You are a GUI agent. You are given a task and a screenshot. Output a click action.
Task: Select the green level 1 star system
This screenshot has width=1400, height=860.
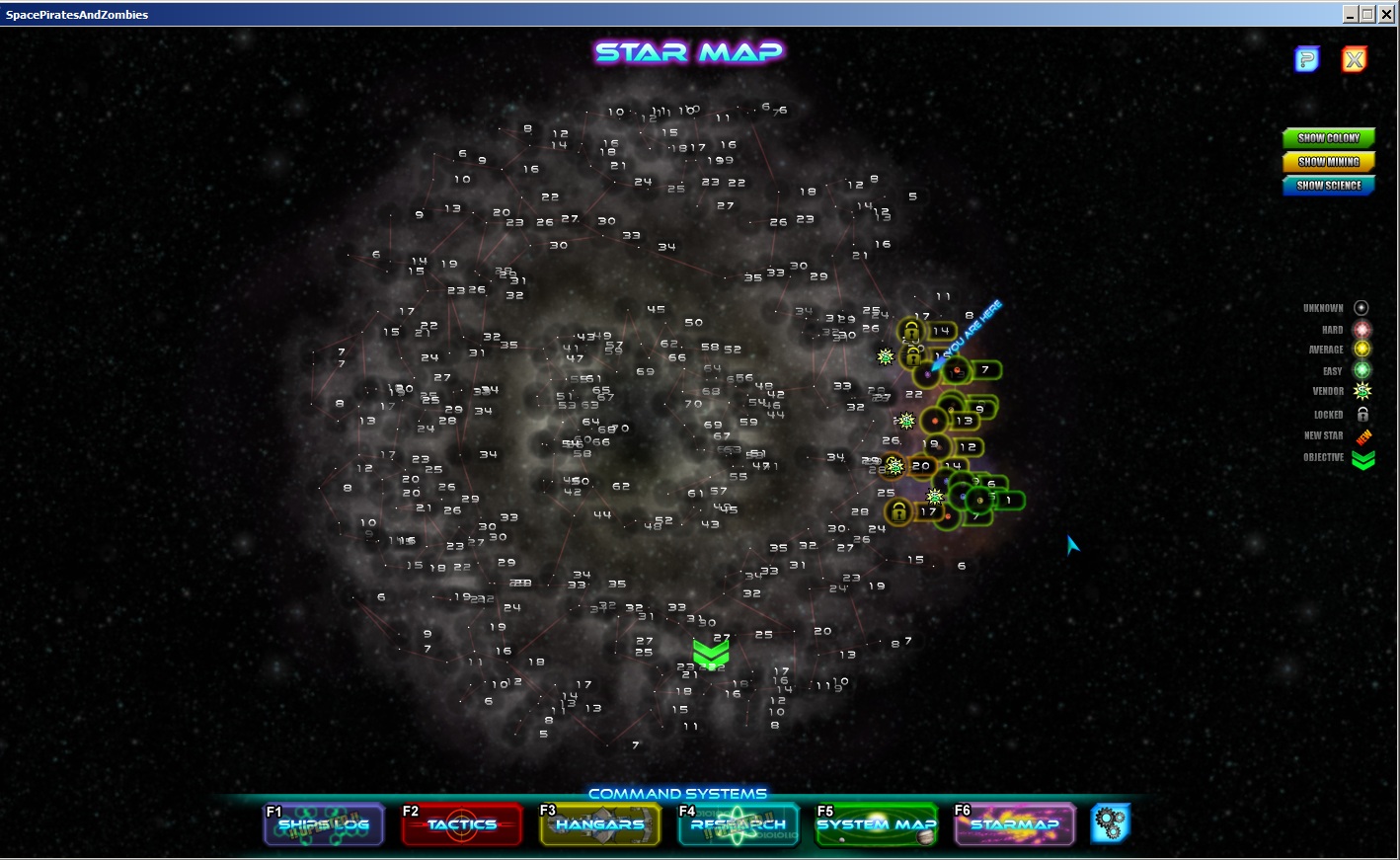pyautogui.click(x=981, y=501)
